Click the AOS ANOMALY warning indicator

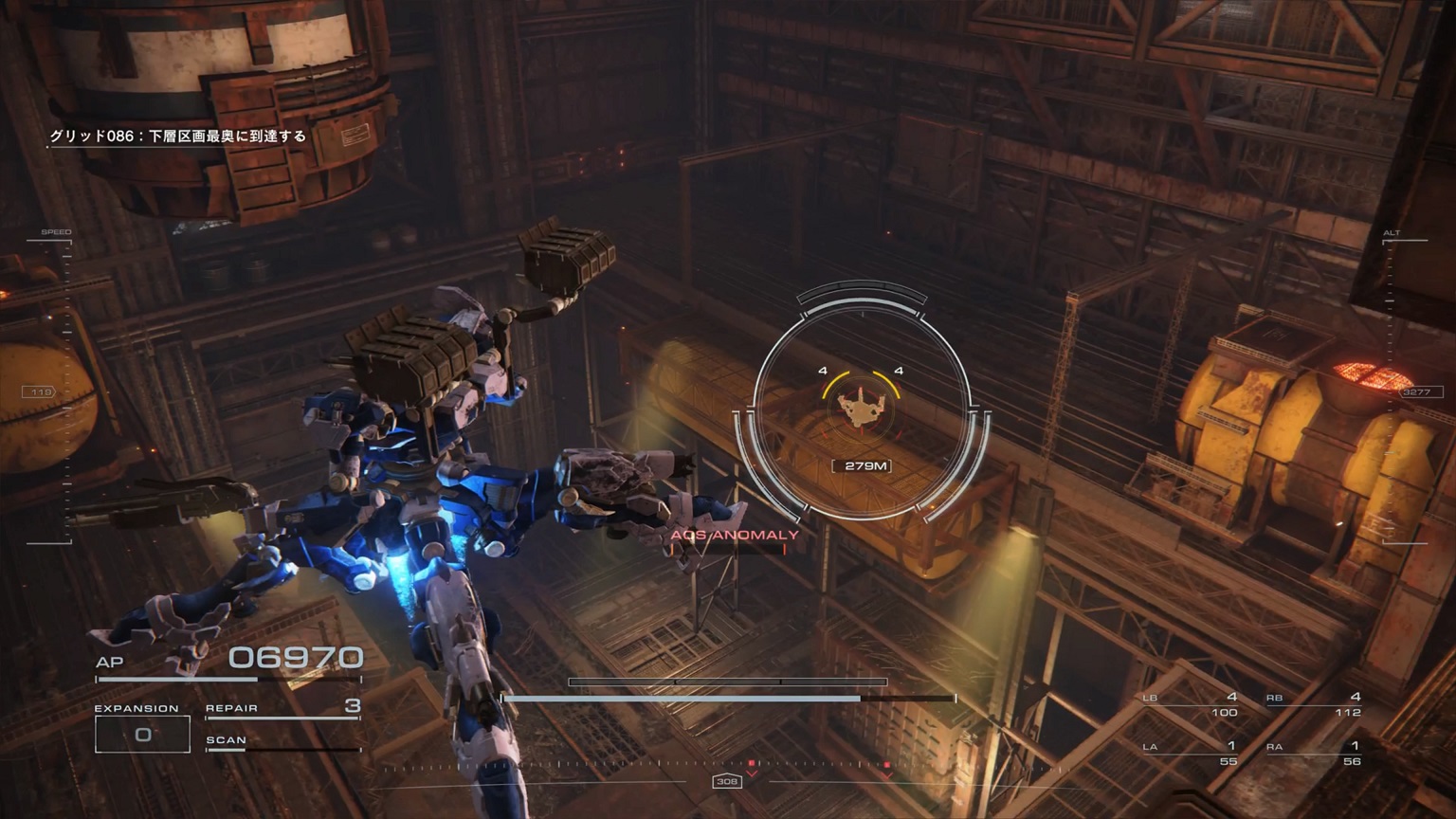pyautogui.click(x=733, y=535)
